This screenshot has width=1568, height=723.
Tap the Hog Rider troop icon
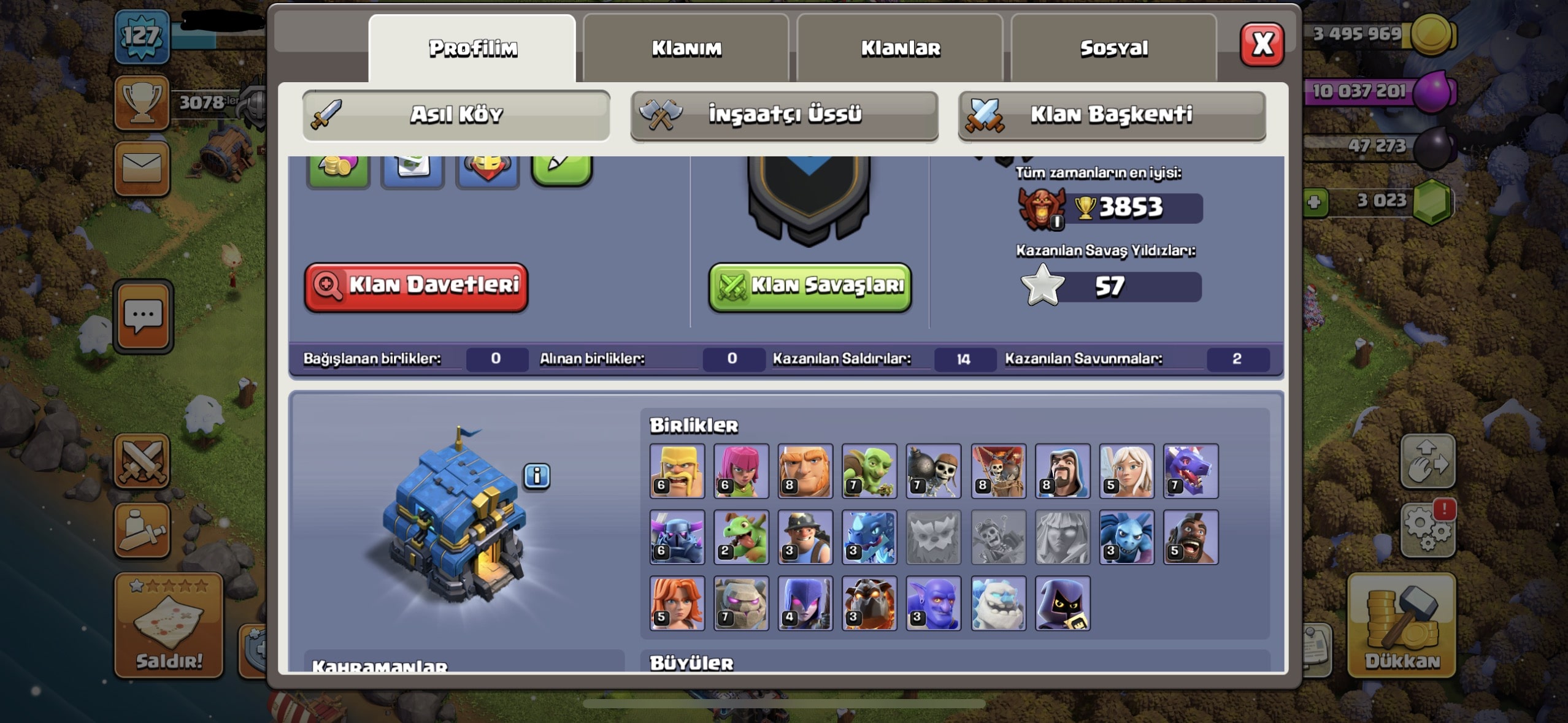pos(1190,537)
